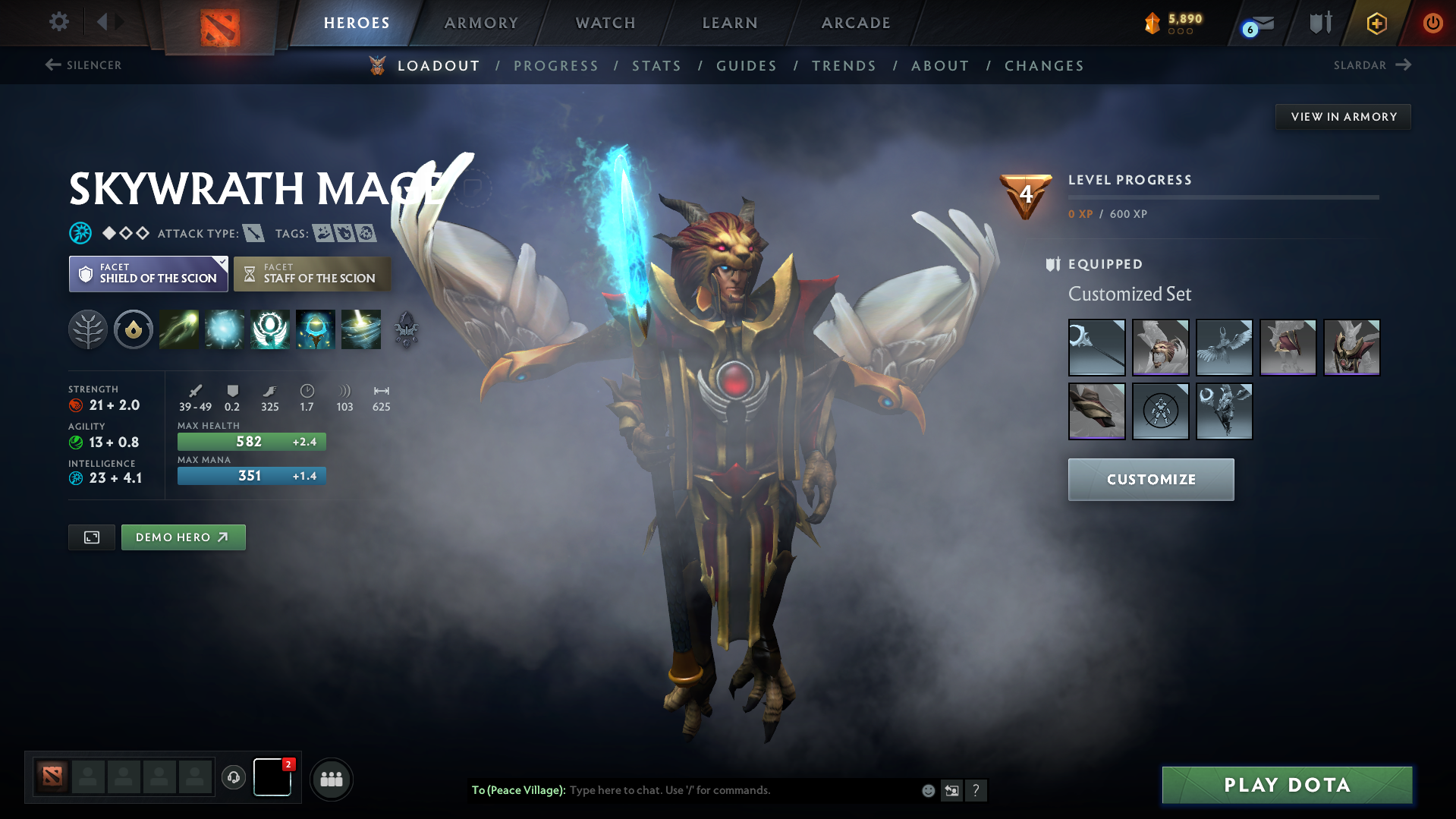
Task: Toggle the Shield of the Scion facet
Action: point(148,273)
